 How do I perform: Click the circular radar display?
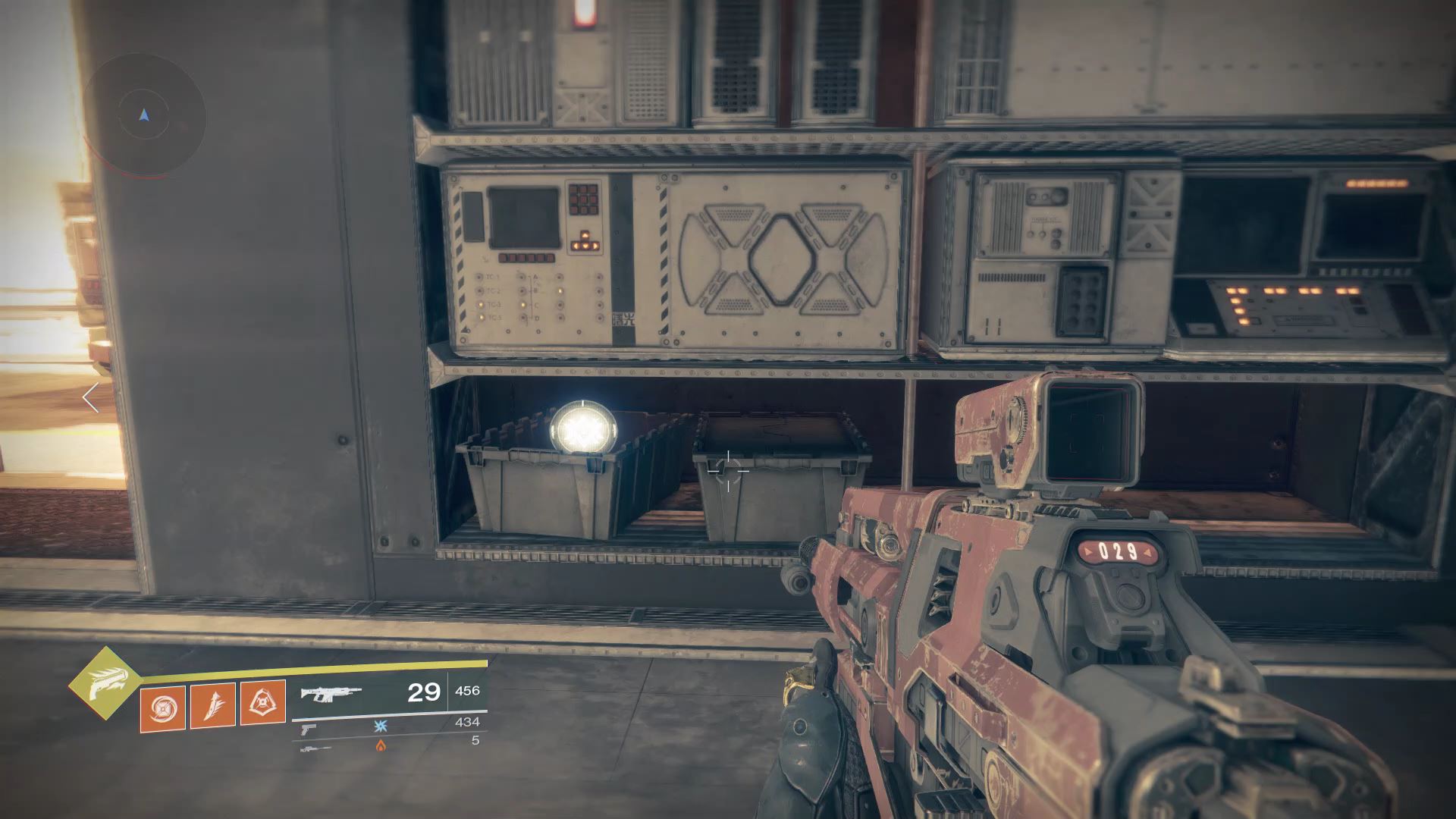tap(144, 115)
